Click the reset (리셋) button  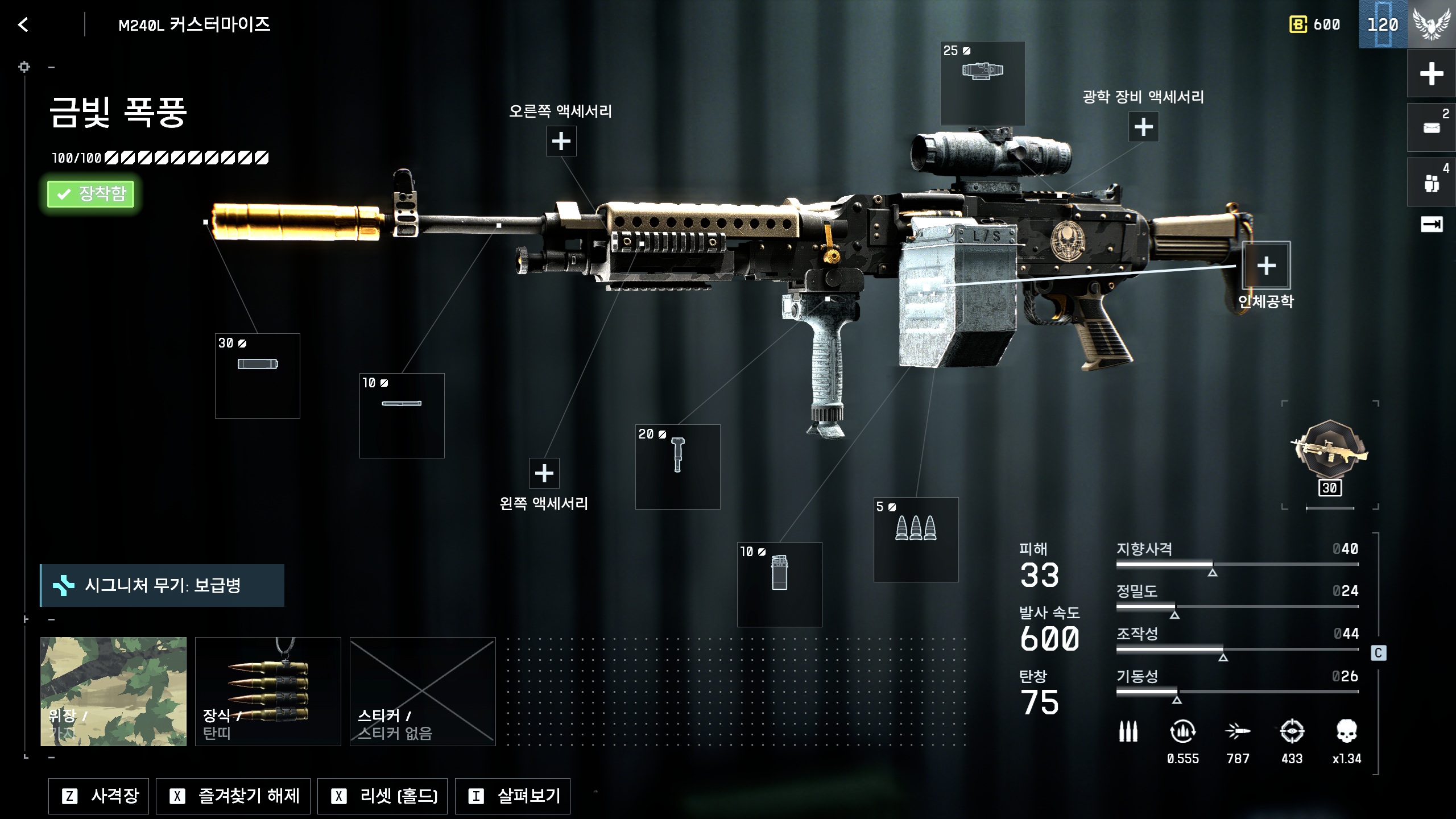click(382, 796)
